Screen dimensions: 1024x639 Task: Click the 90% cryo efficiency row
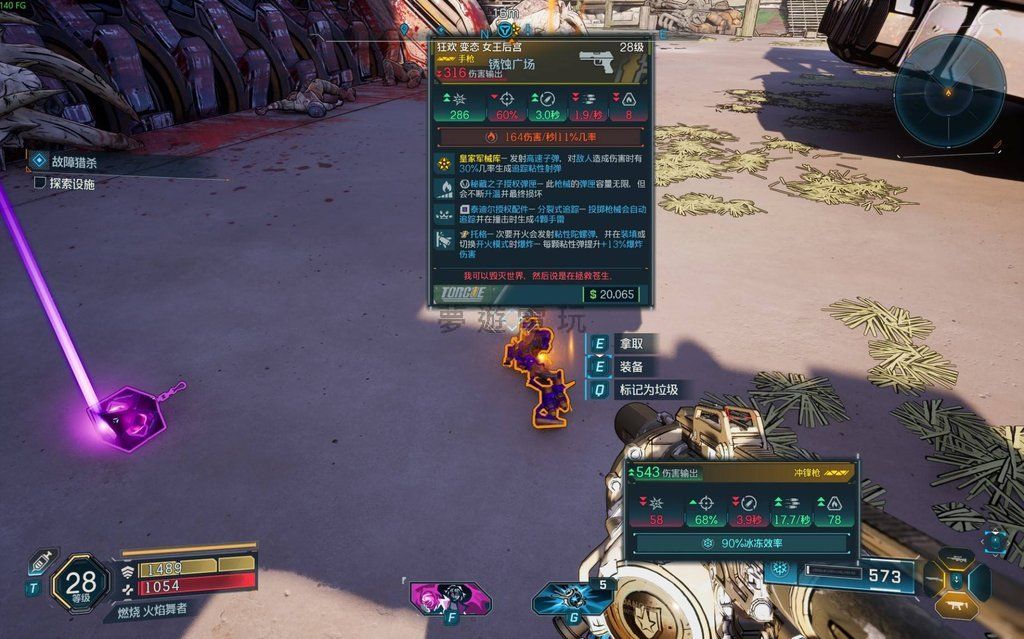[x=739, y=543]
